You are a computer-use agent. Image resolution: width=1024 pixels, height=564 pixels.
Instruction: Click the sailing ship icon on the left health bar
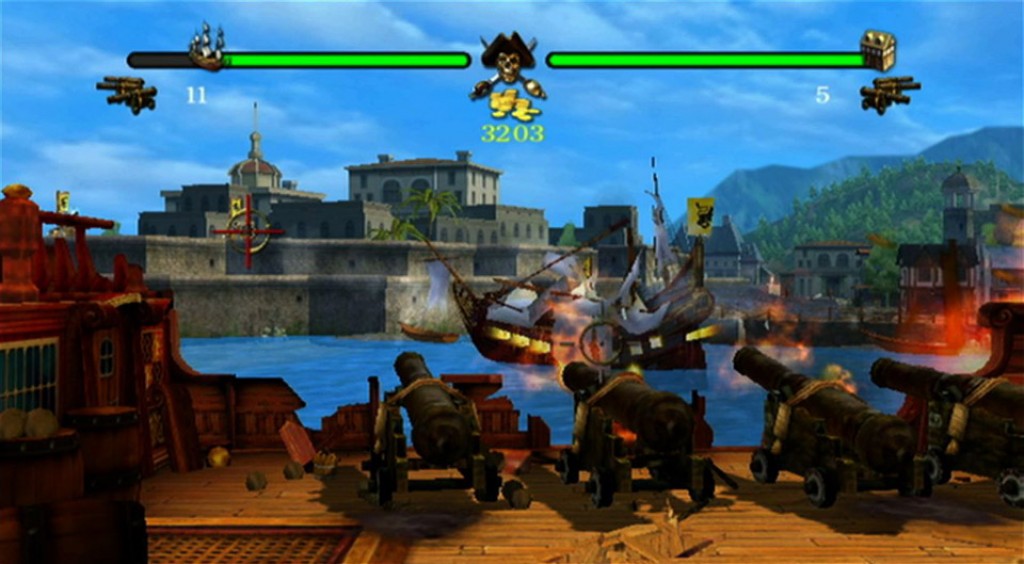tap(207, 48)
